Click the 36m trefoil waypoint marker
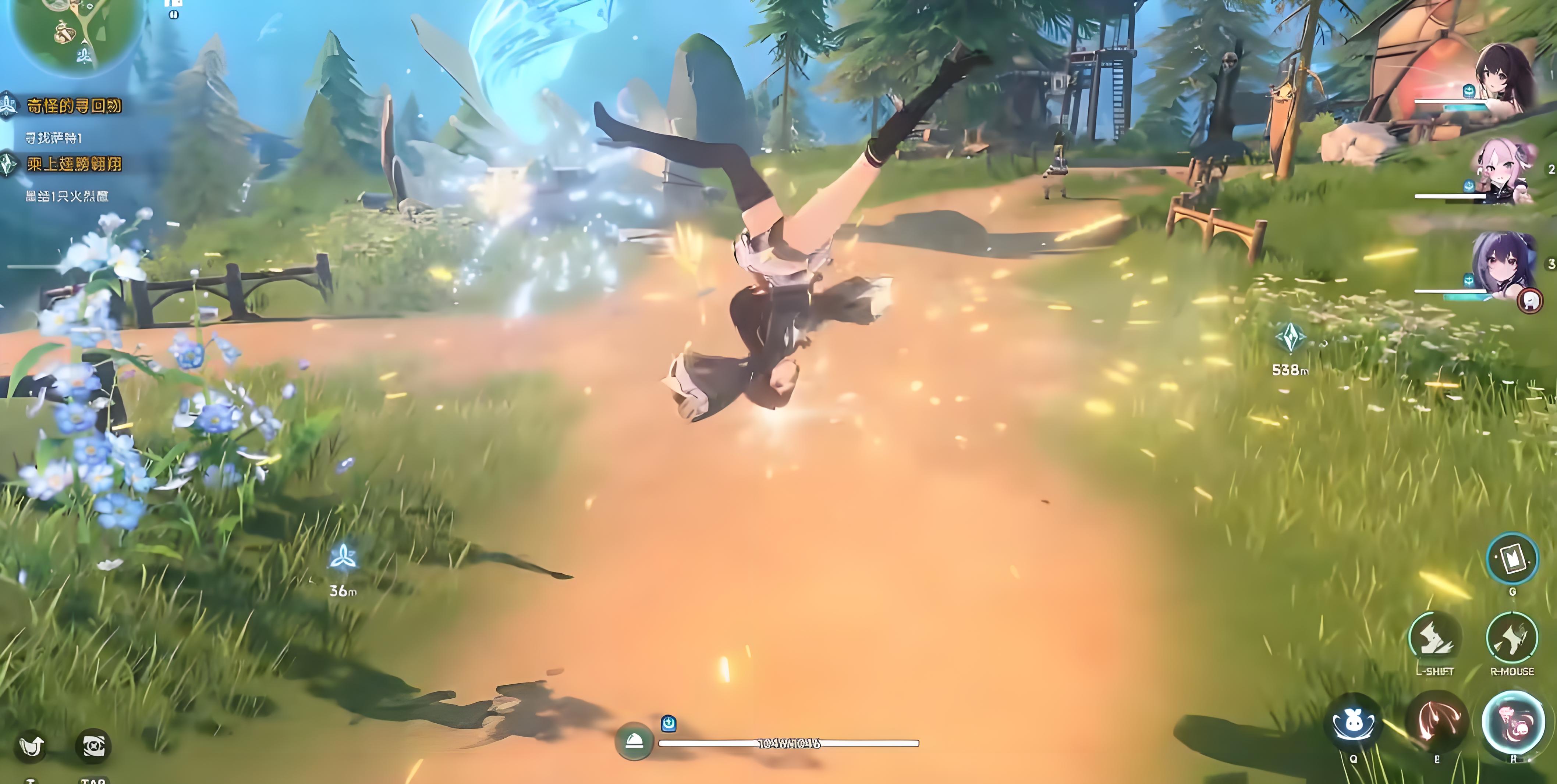This screenshot has height=784, width=1557. pyautogui.click(x=343, y=557)
